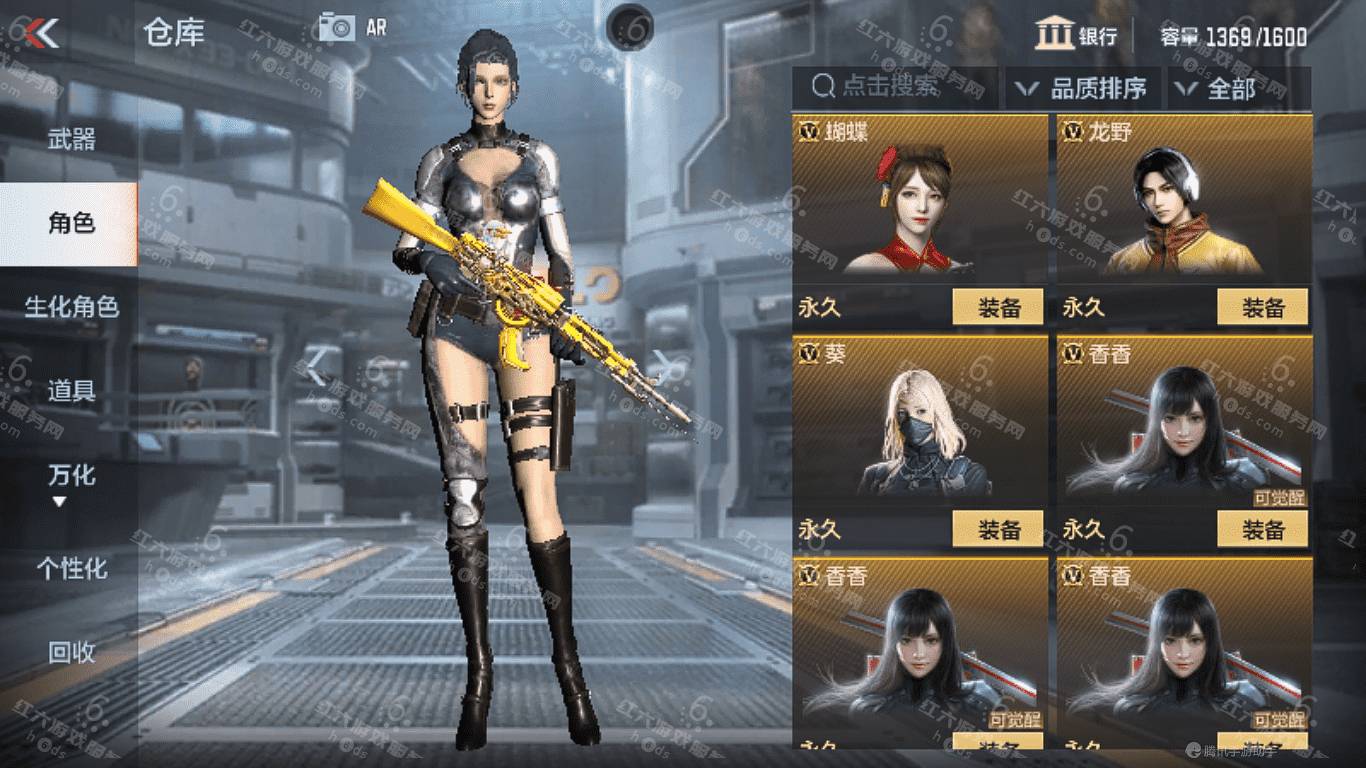Switch to the 个性化 personalization tab

point(71,569)
